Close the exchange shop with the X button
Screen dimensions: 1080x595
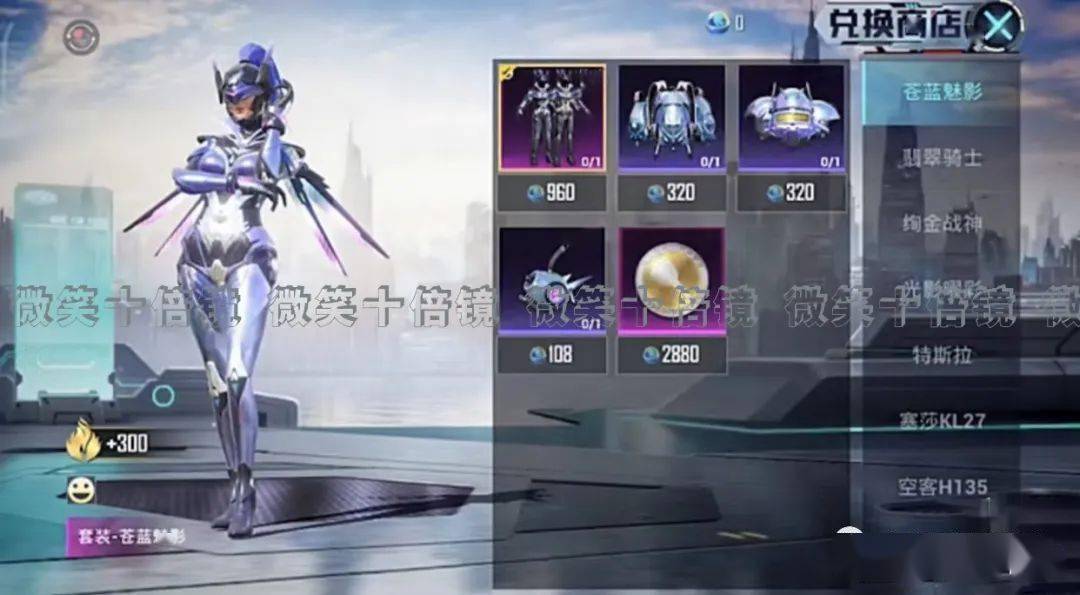(997, 26)
